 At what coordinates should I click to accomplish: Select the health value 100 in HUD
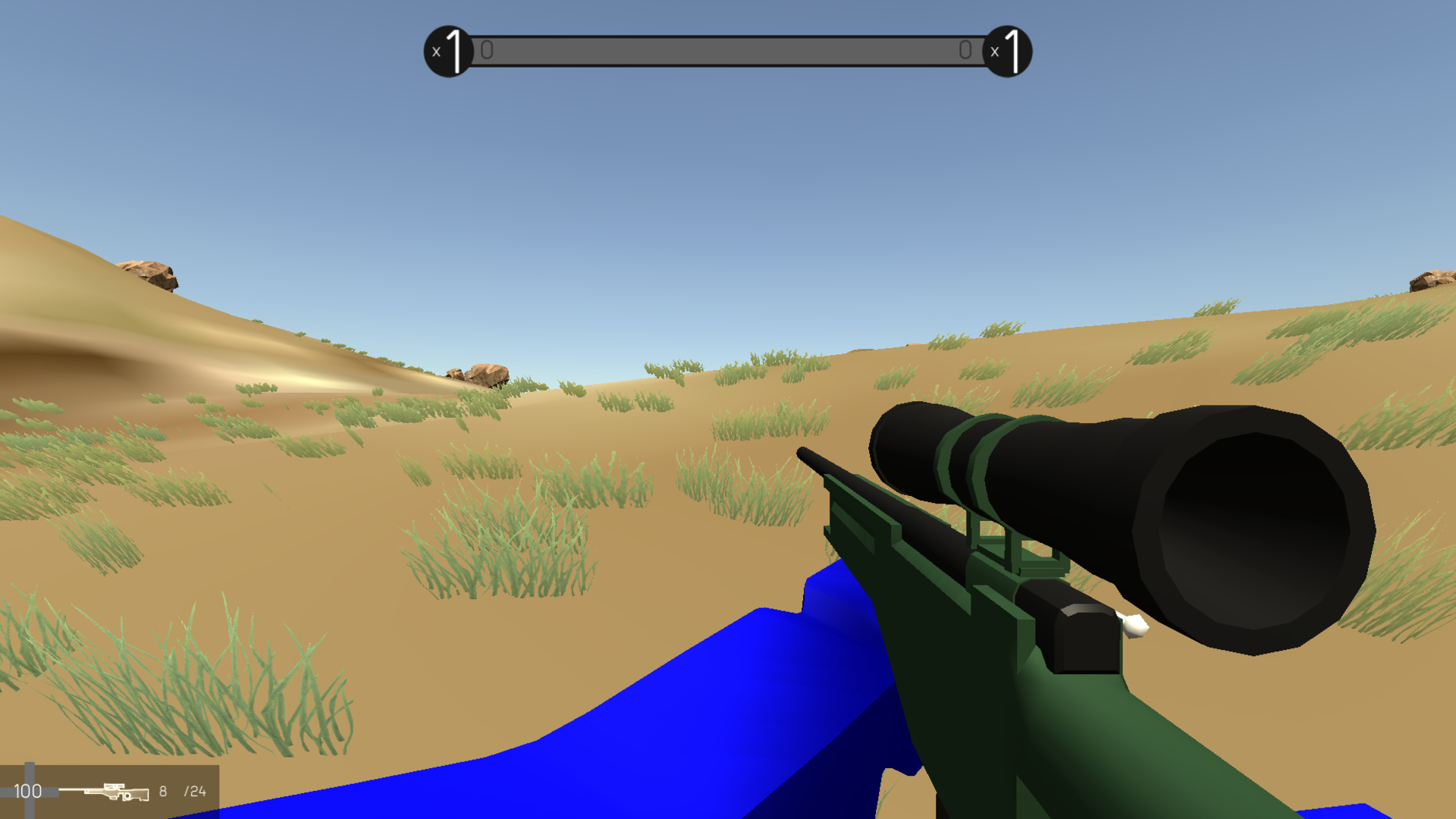(x=29, y=791)
